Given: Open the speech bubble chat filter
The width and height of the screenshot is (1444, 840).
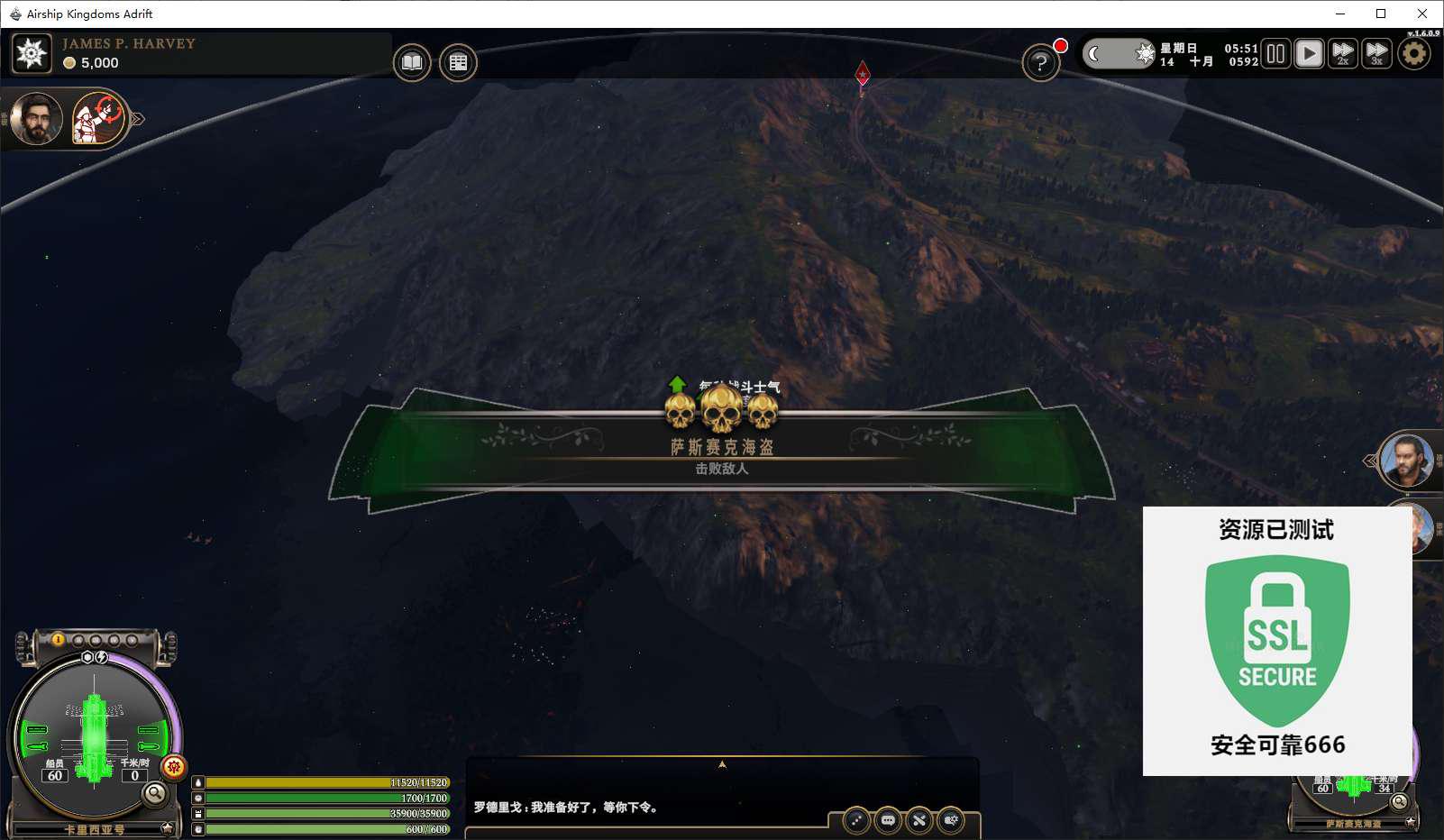Looking at the screenshot, I should coord(888,820).
